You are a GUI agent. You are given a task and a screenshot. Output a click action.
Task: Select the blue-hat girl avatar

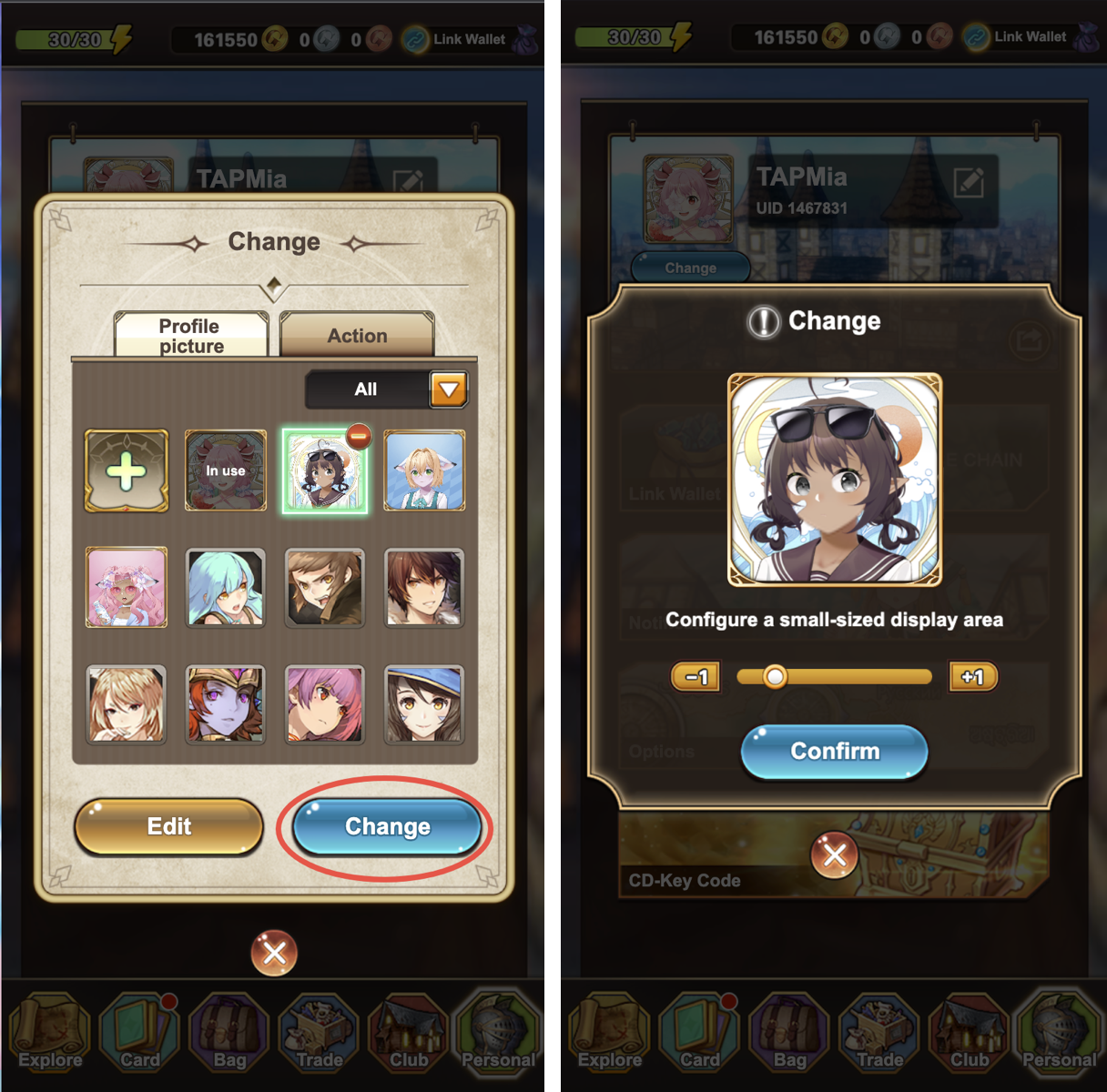[424, 704]
